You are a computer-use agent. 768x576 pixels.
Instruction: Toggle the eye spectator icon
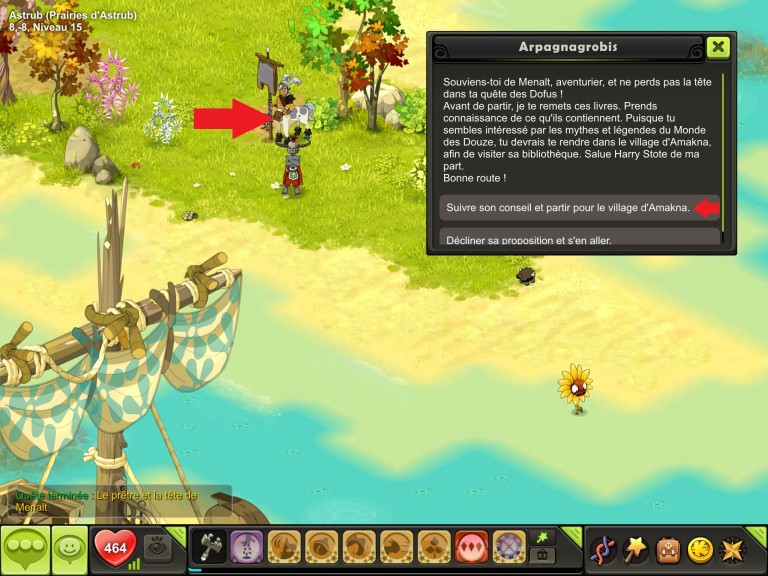(157, 548)
